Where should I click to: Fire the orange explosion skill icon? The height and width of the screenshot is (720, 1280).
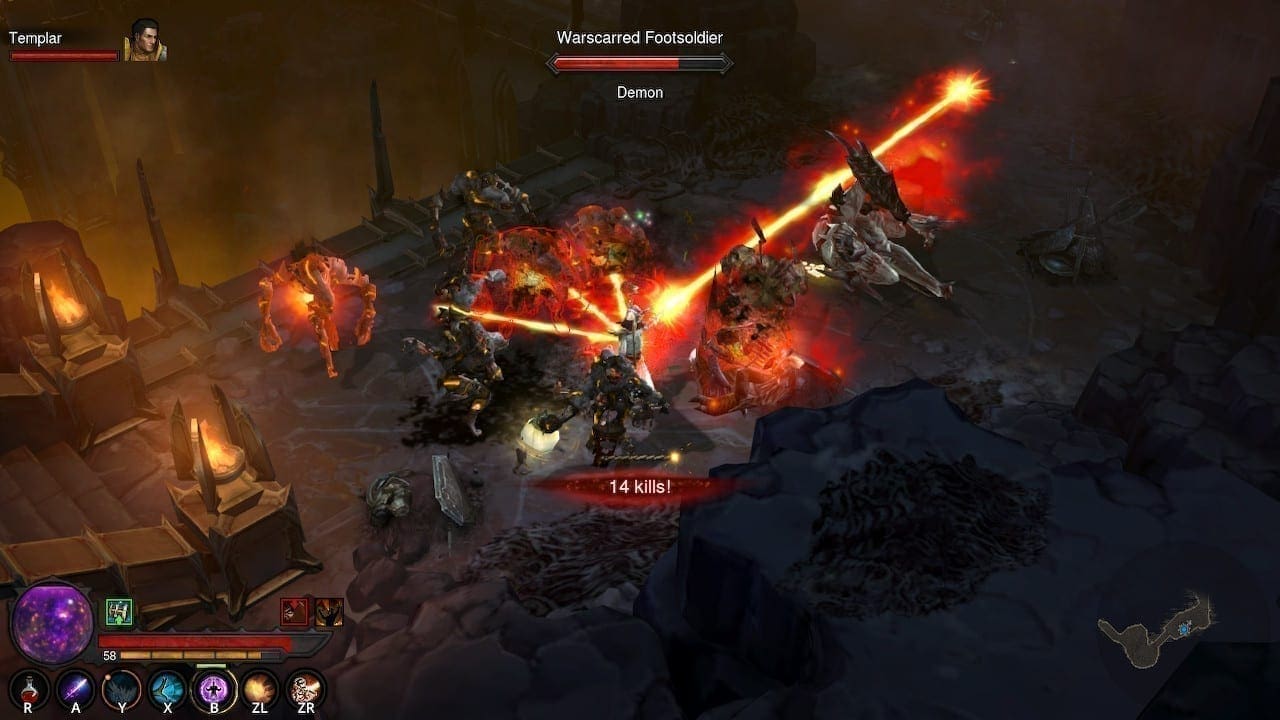(x=260, y=688)
